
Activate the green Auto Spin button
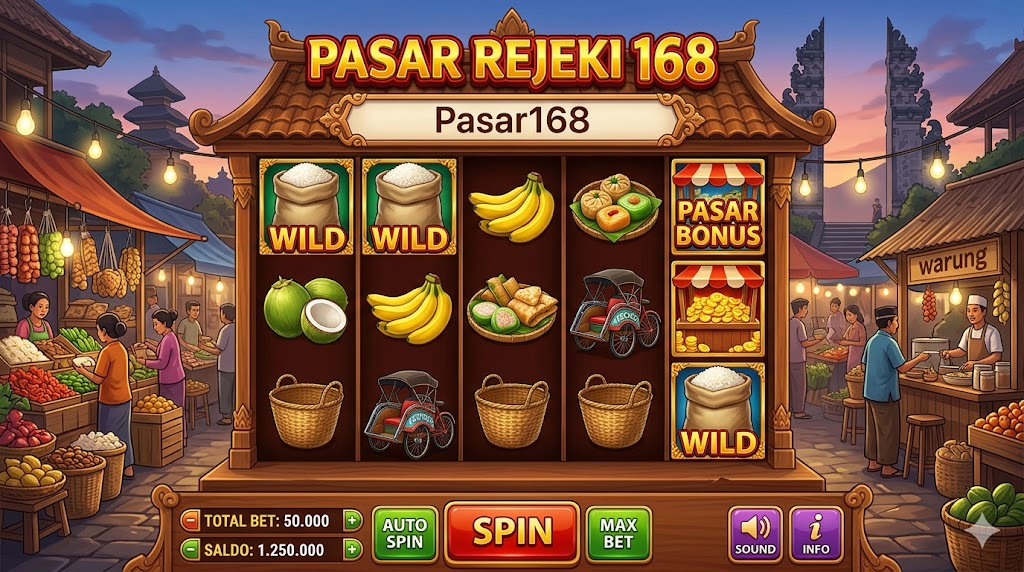coord(404,533)
